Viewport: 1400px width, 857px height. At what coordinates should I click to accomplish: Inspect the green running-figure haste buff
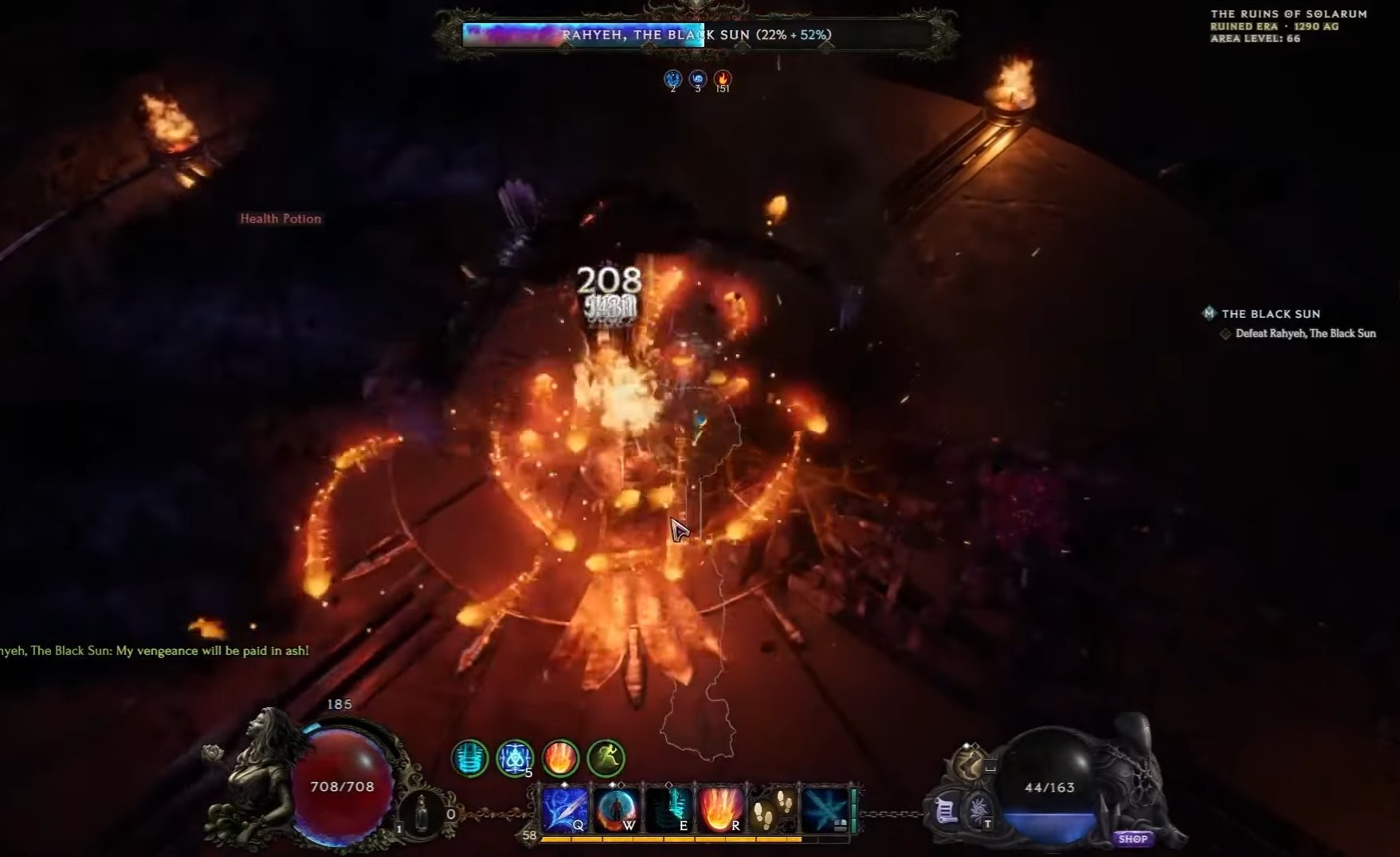pos(606,757)
